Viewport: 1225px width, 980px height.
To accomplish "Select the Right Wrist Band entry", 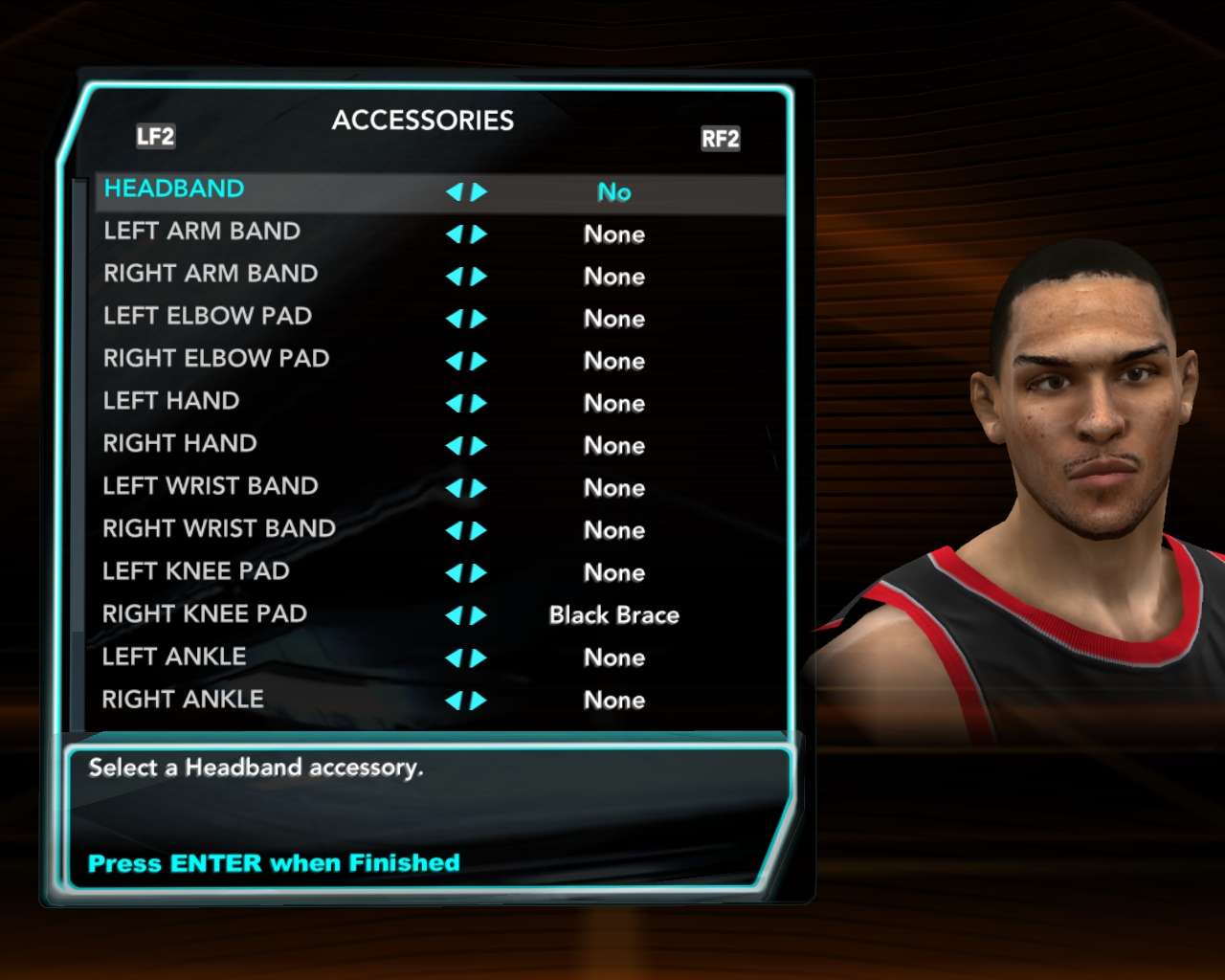I will click(x=219, y=529).
